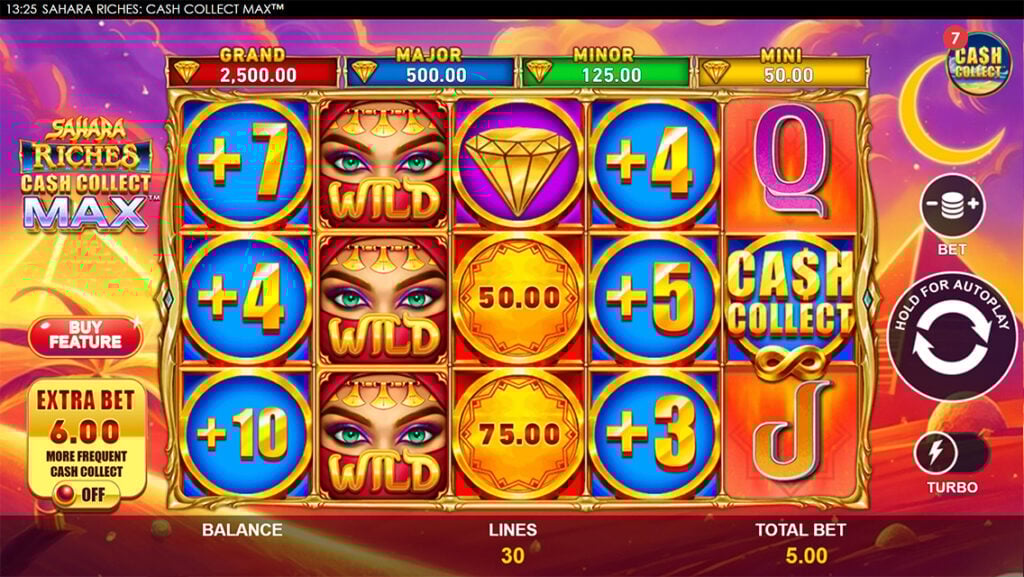Viewport: 1024px width, 577px height.
Task: Open the Buy Feature menu
Action: point(85,336)
